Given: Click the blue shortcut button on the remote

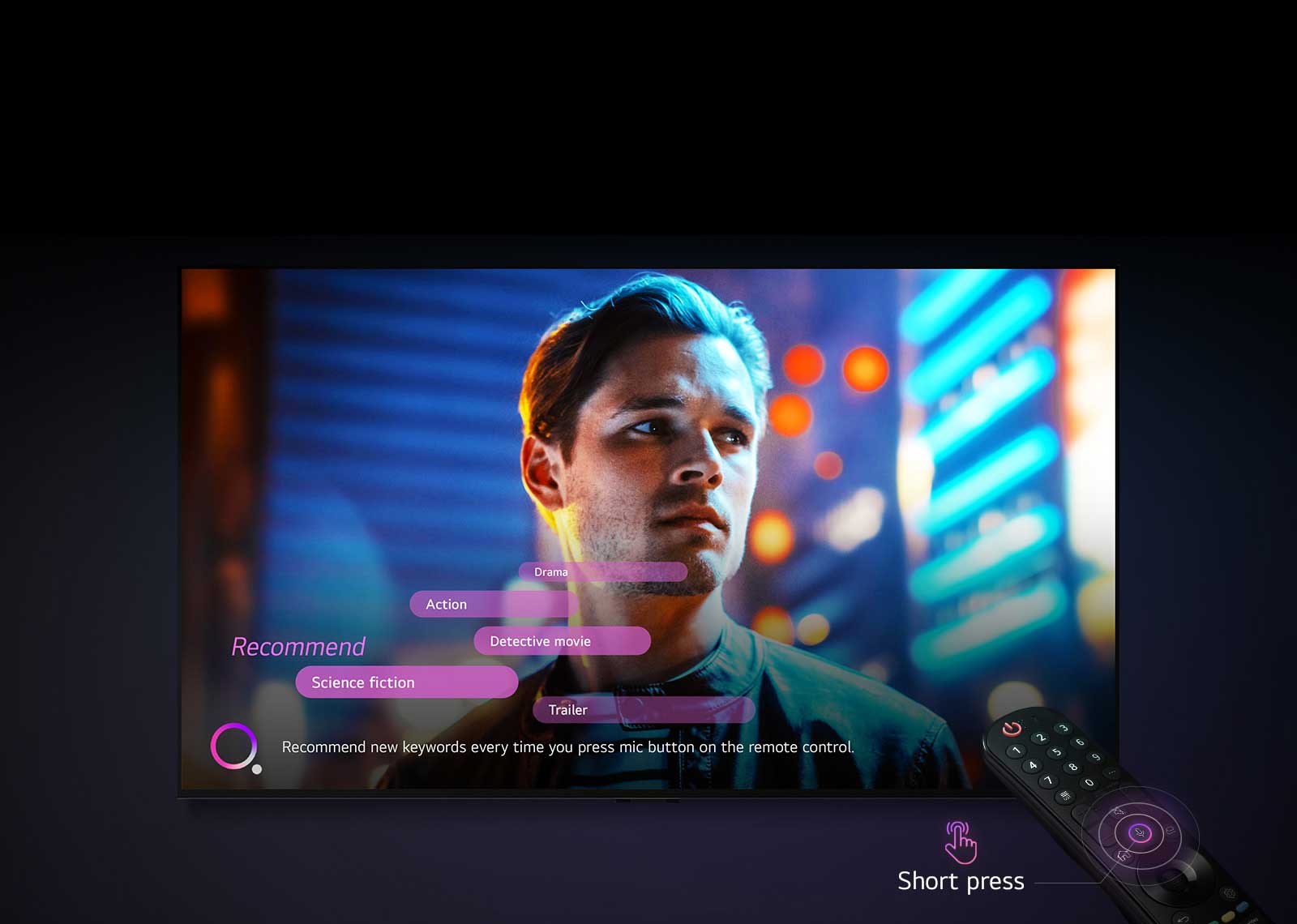Looking at the screenshot, I should click(x=1243, y=905).
